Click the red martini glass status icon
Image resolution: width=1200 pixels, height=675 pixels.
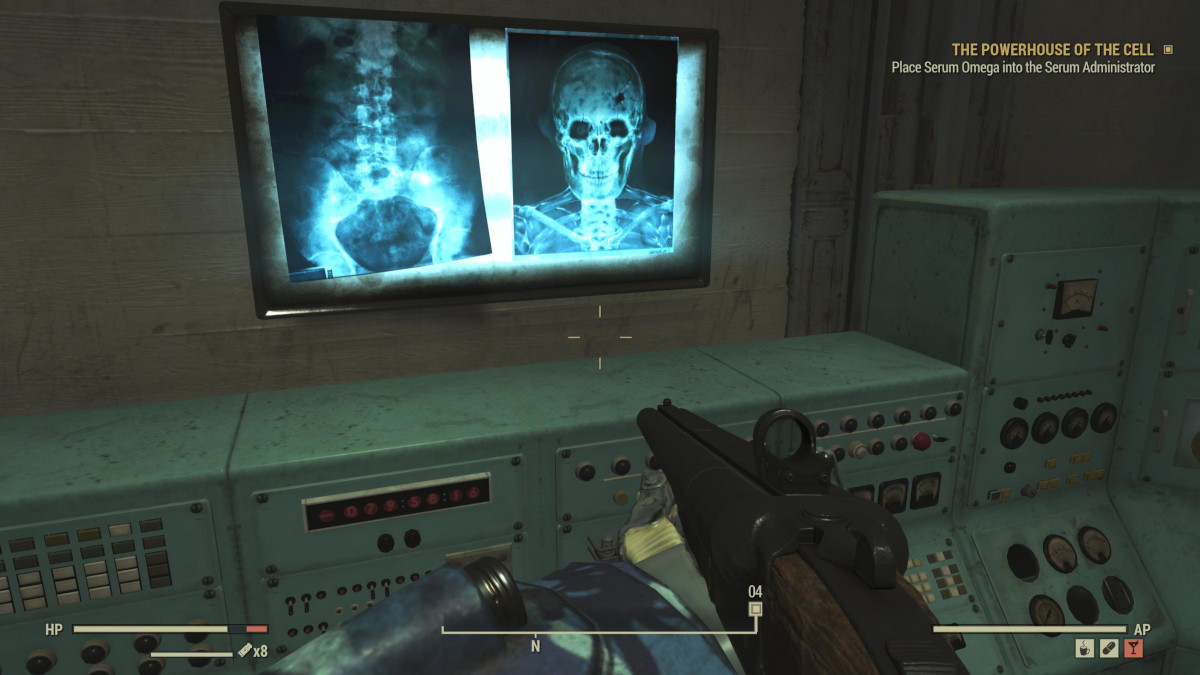pyautogui.click(x=1133, y=648)
